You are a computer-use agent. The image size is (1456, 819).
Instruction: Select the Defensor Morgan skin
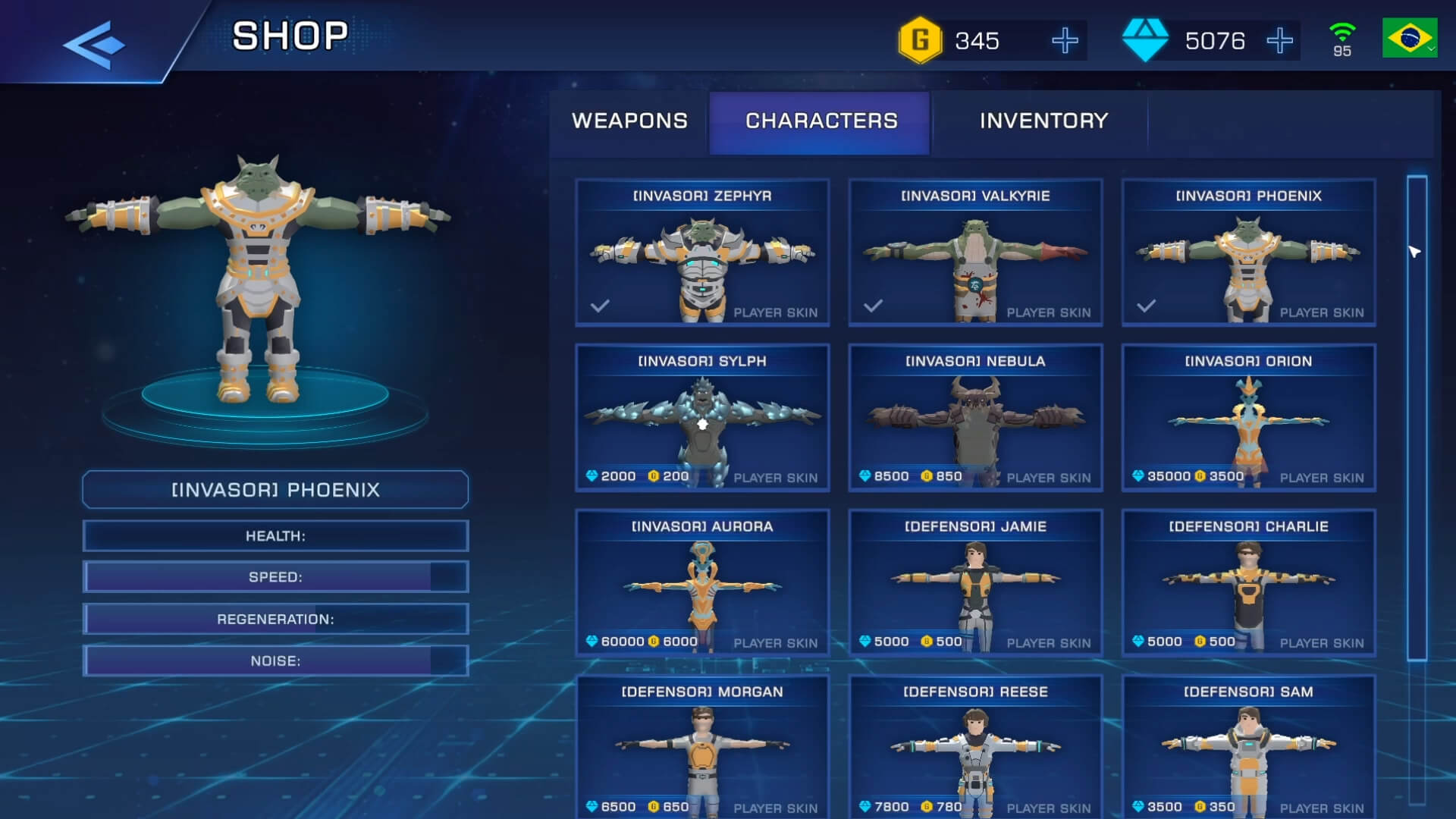coord(702,748)
